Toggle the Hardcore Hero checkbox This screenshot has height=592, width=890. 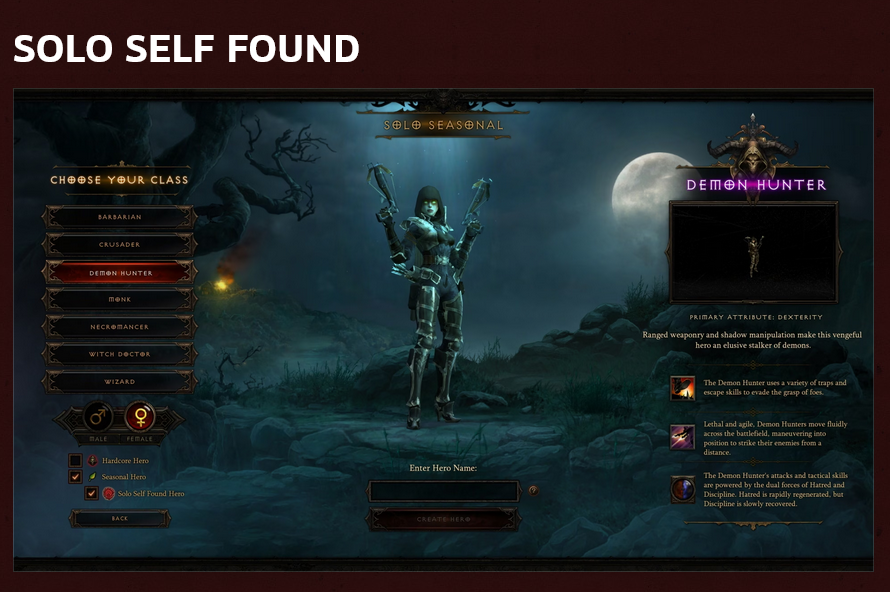pos(75,461)
